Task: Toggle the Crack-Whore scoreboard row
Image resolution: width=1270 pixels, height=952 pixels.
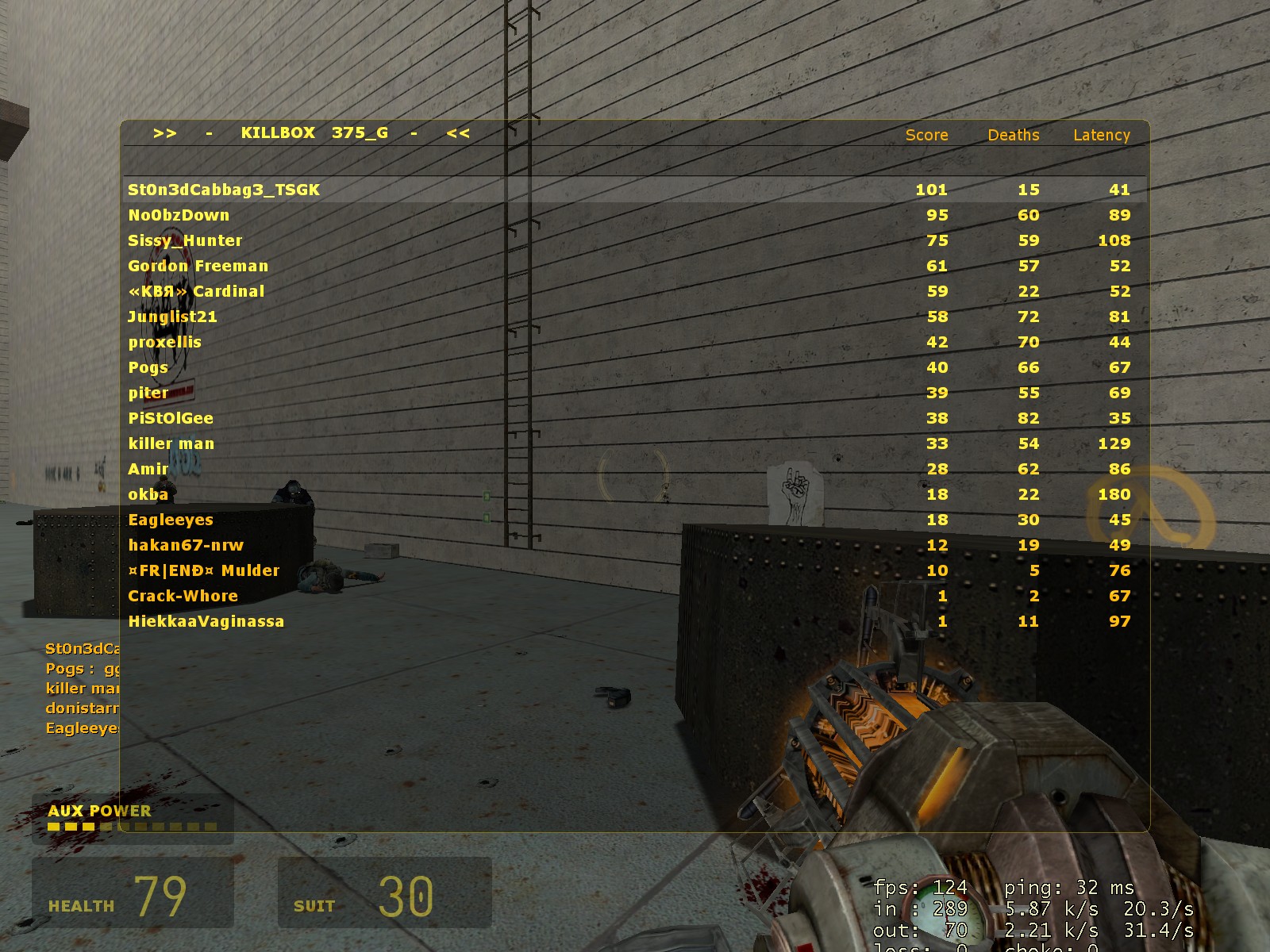Action: (x=183, y=595)
